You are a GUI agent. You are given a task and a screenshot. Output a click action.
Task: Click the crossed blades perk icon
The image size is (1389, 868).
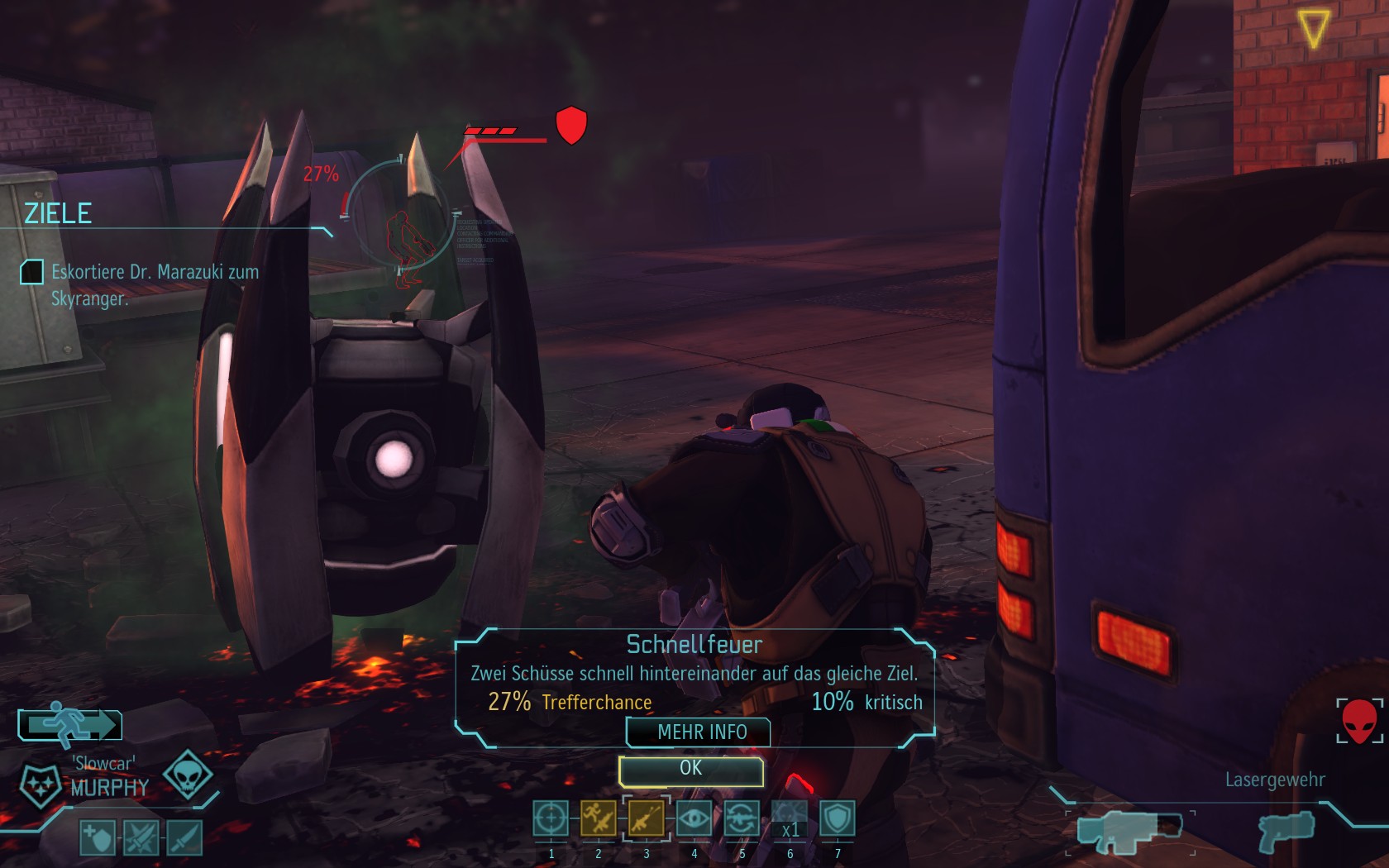(x=141, y=837)
